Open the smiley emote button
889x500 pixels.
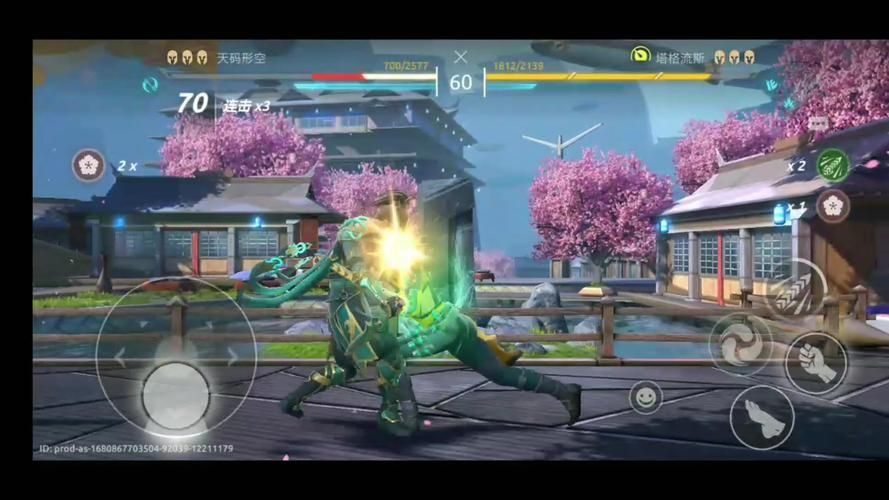point(646,397)
